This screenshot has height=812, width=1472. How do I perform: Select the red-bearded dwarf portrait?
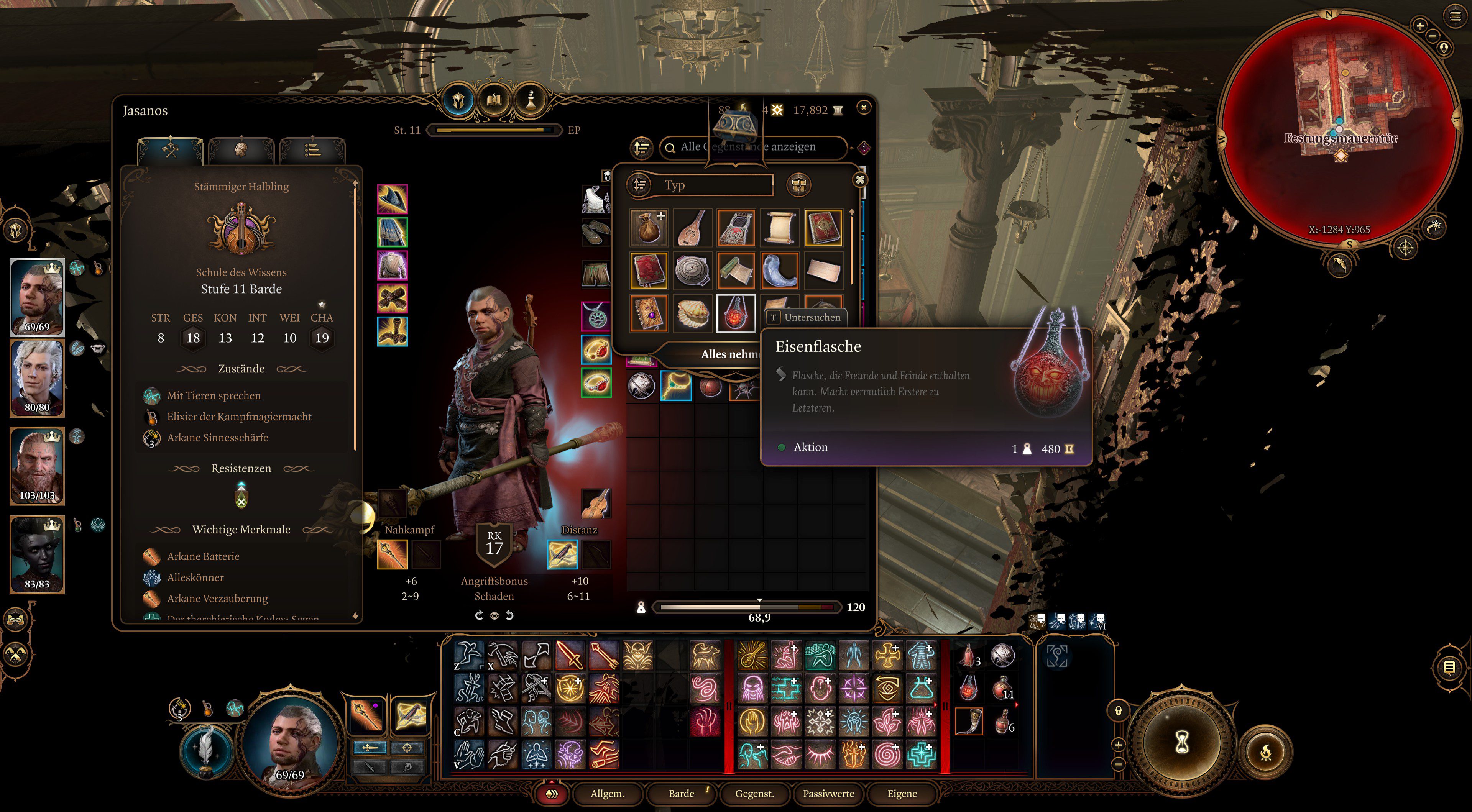tap(37, 466)
